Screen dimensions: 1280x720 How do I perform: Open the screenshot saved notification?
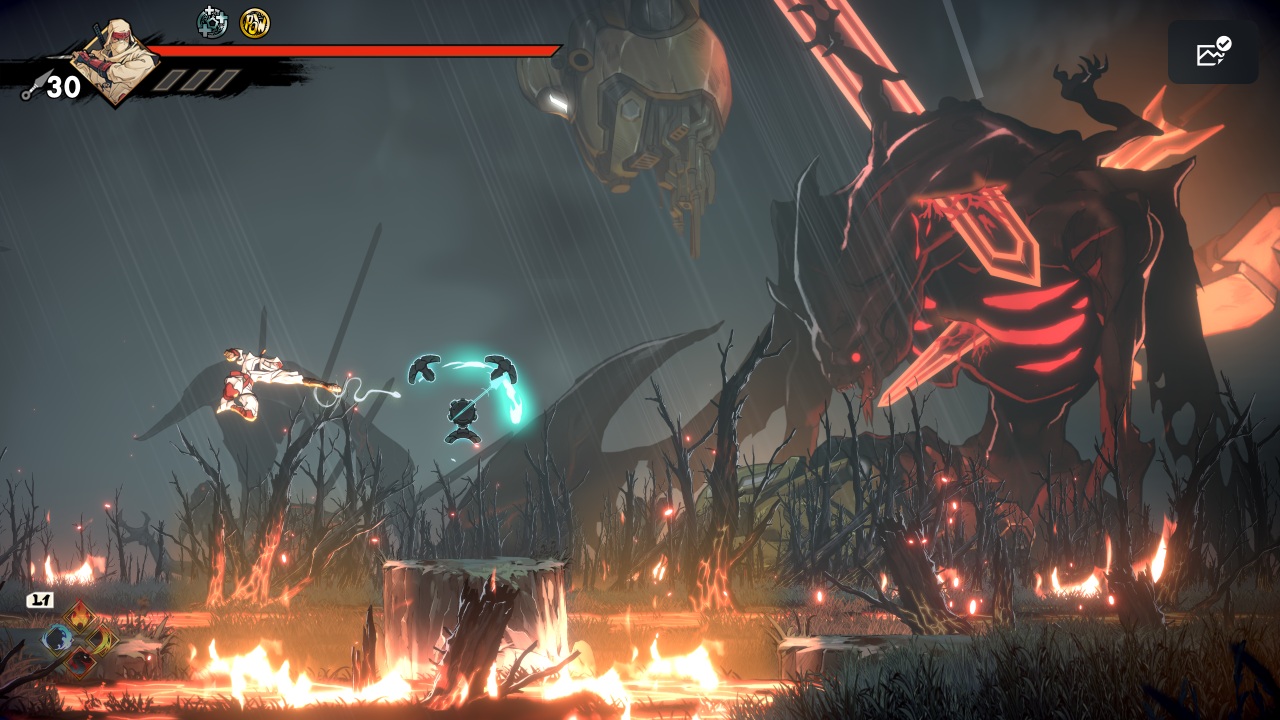[x=1213, y=52]
